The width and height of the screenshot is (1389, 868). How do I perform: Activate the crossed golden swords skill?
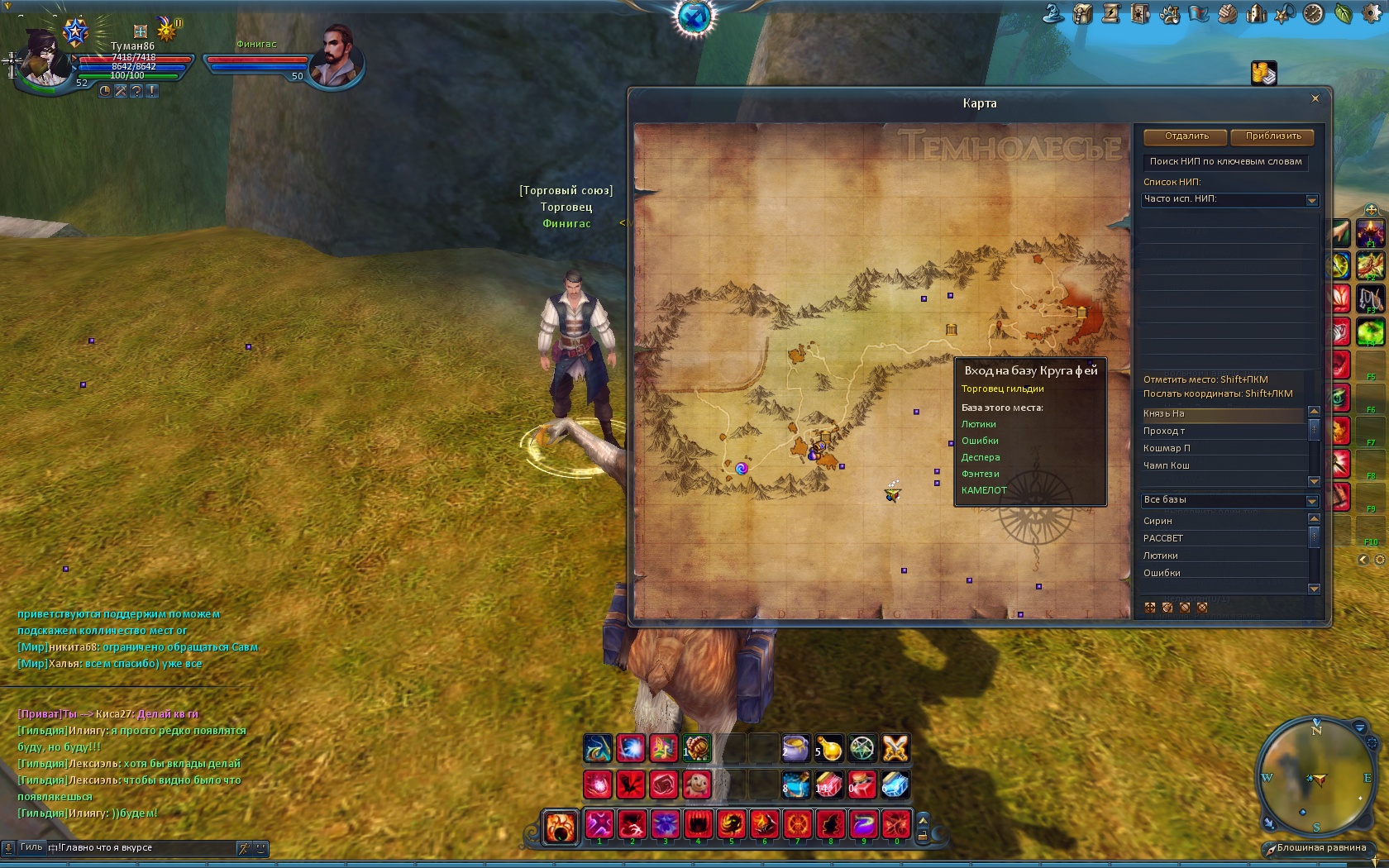(x=895, y=748)
